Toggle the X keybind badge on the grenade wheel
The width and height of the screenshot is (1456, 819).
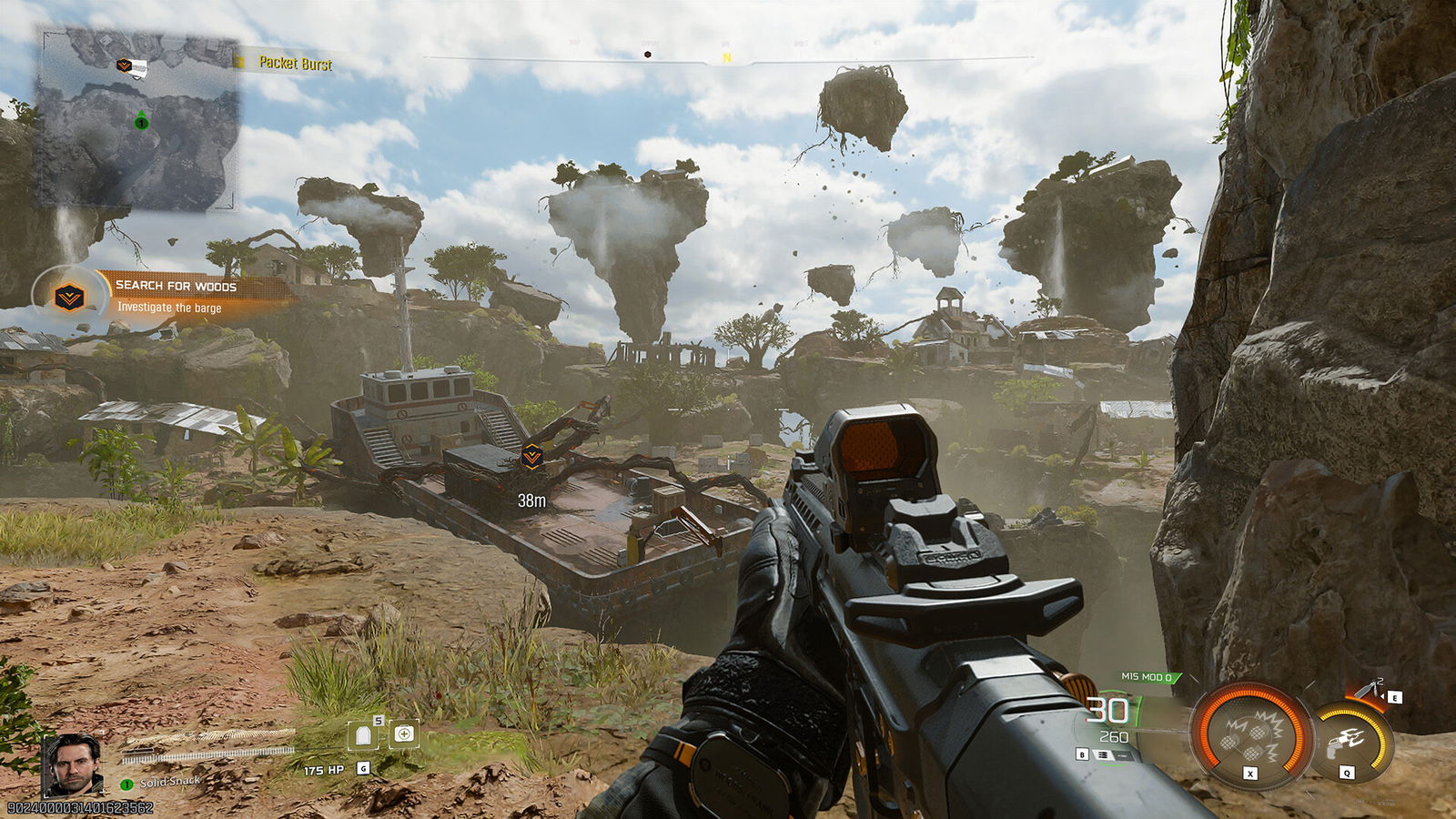[x=1249, y=773]
